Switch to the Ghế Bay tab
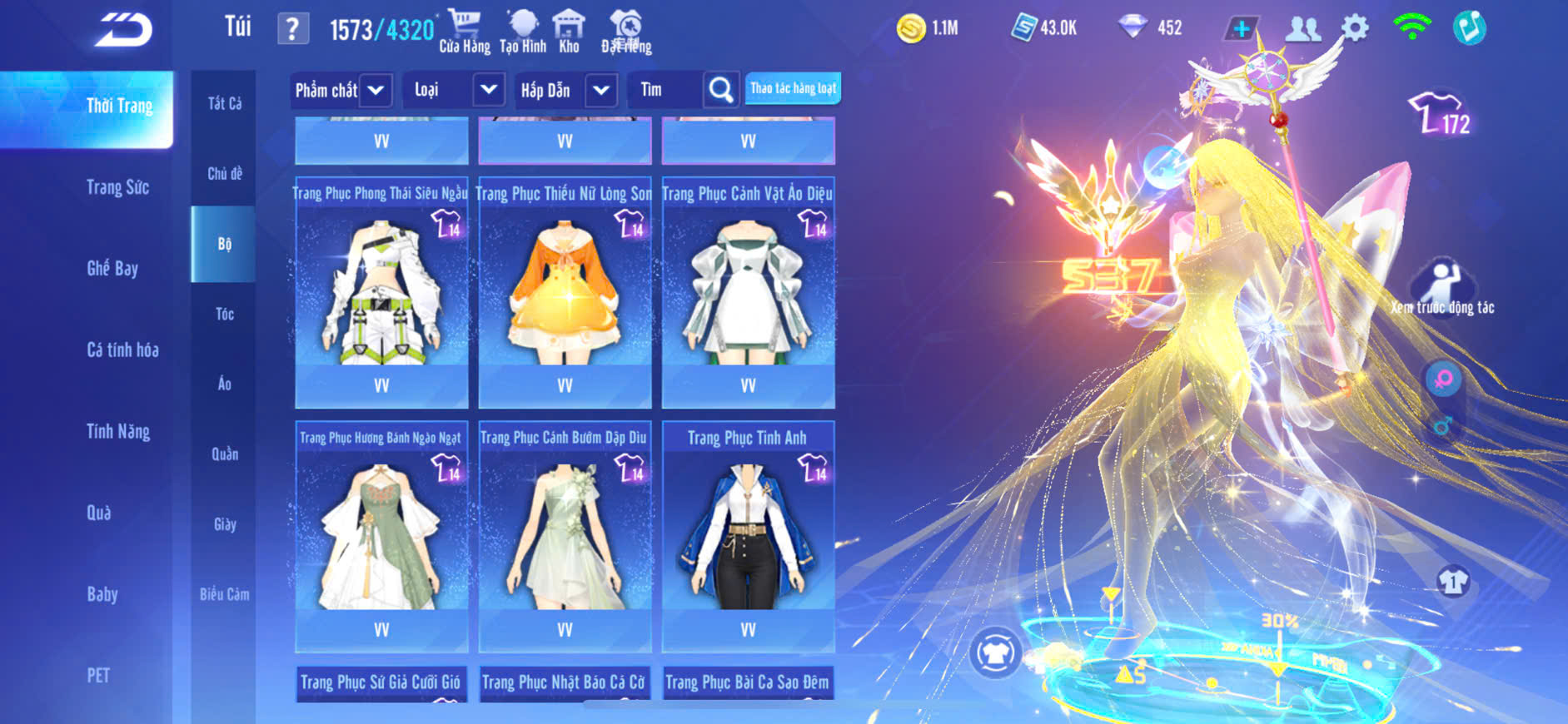 point(112,268)
